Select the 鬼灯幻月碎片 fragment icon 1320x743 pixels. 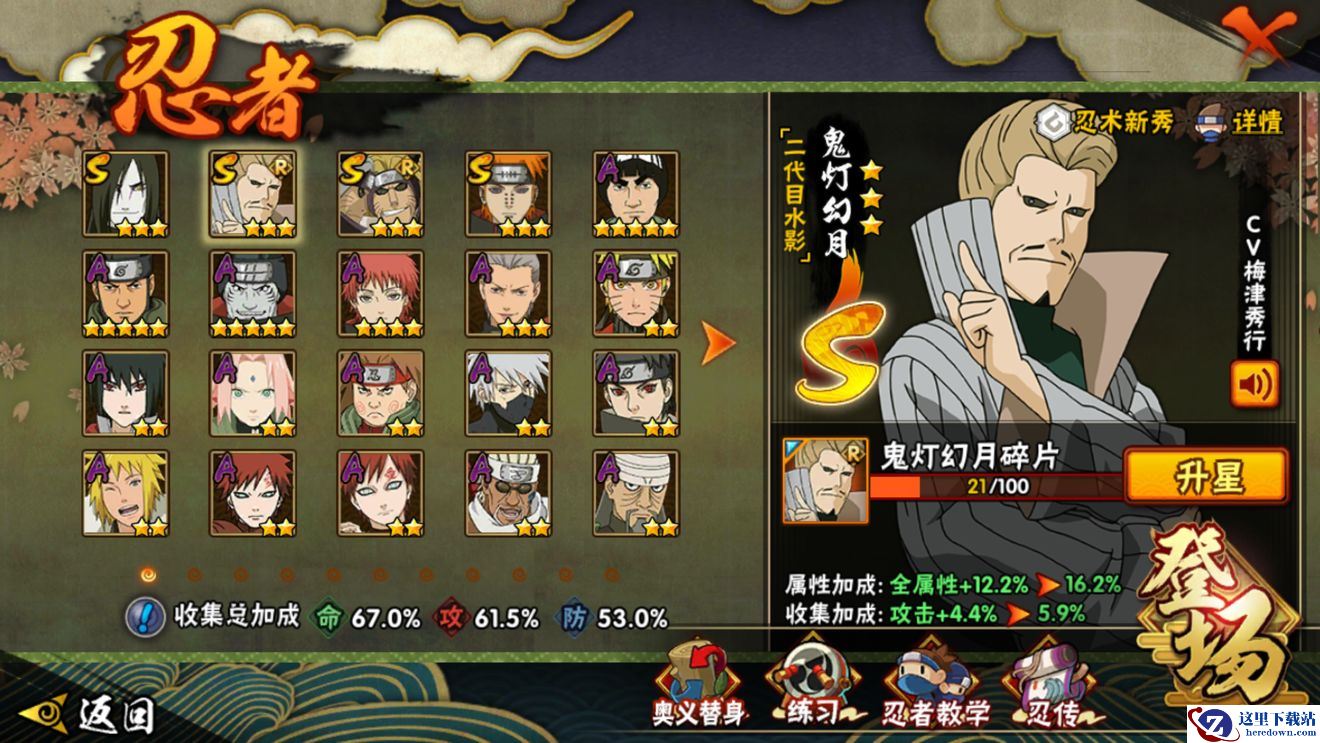[x=826, y=480]
